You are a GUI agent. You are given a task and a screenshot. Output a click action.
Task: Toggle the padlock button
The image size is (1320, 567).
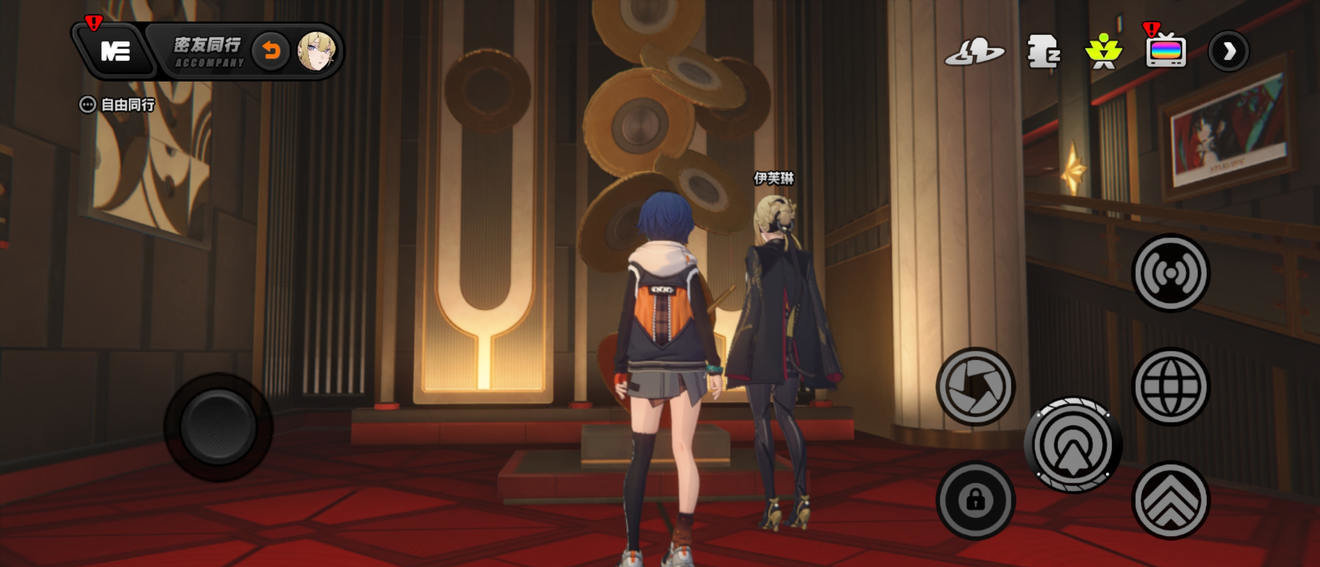point(975,500)
